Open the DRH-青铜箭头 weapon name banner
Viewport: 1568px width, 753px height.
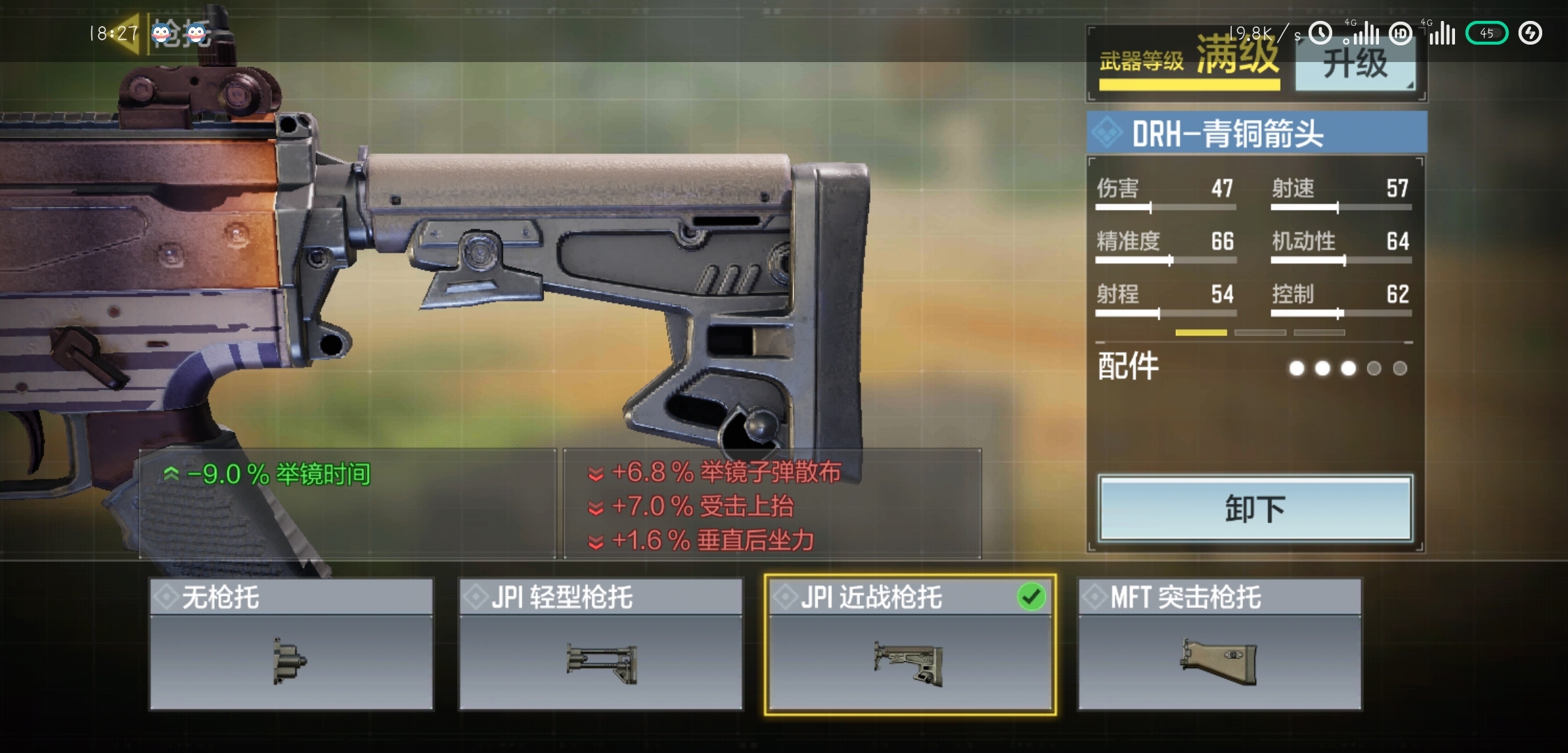click(x=1256, y=133)
